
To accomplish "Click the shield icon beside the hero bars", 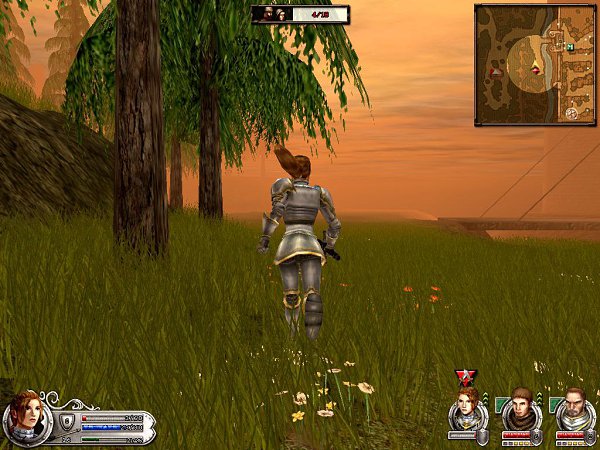I will tap(67, 421).
